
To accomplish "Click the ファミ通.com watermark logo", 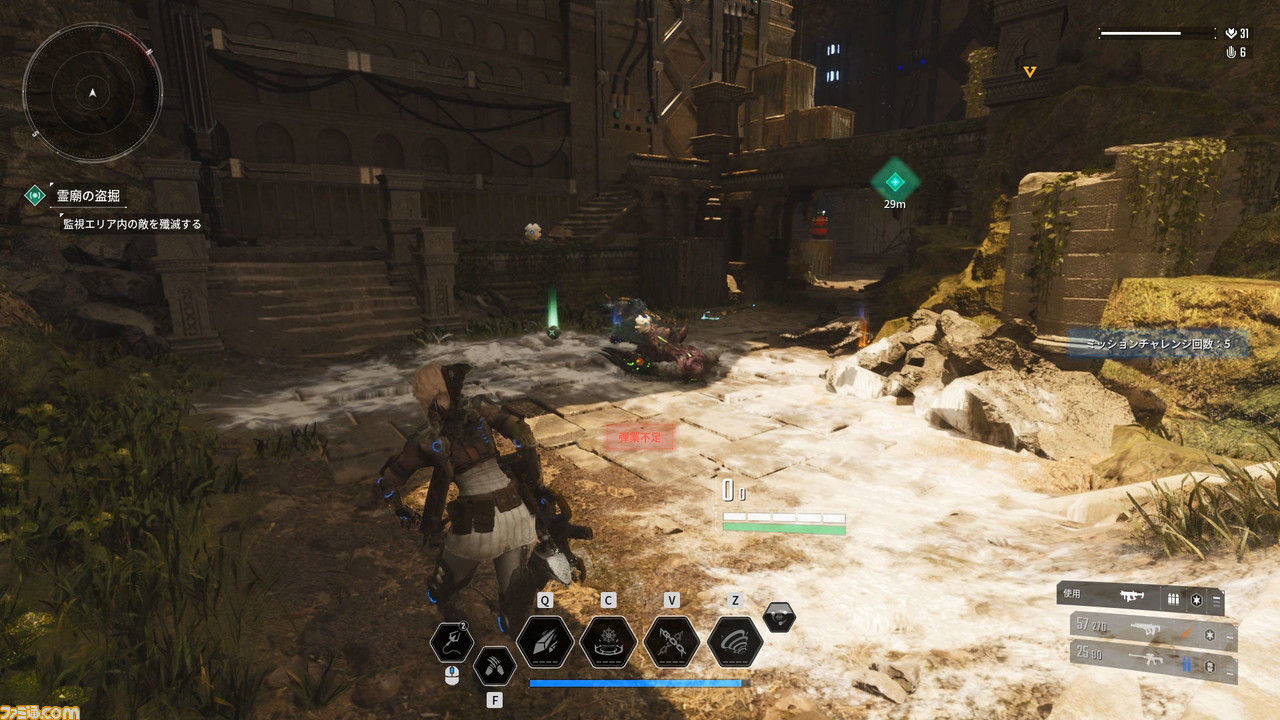I will coord(40,710).
